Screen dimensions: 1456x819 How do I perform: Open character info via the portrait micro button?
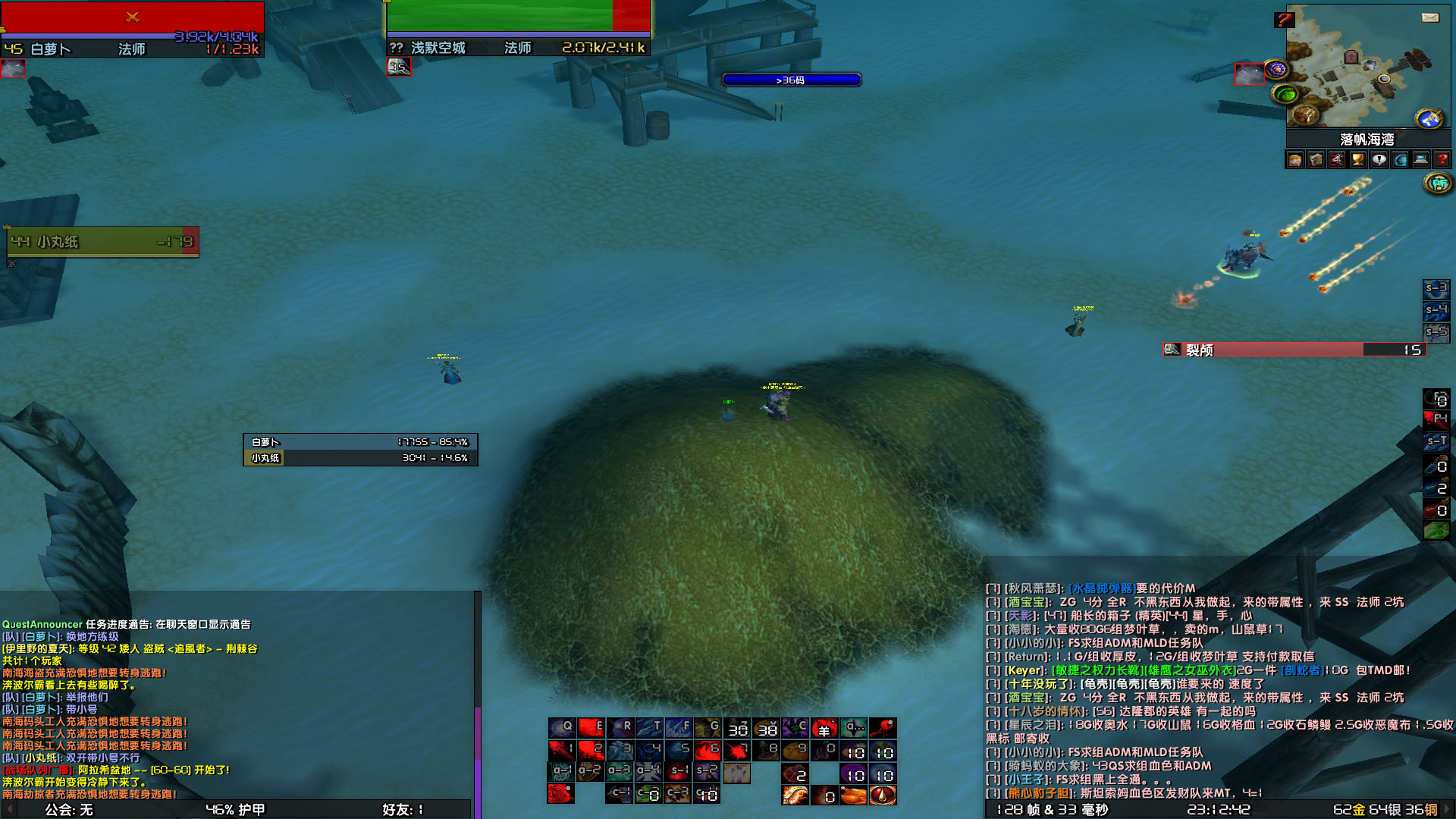pyautogui.click(x=1295, y=158)
